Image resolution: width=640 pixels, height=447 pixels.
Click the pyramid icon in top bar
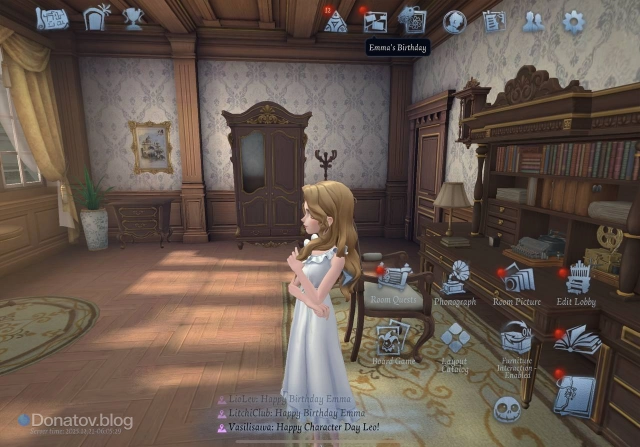click(x=335, y=21)
